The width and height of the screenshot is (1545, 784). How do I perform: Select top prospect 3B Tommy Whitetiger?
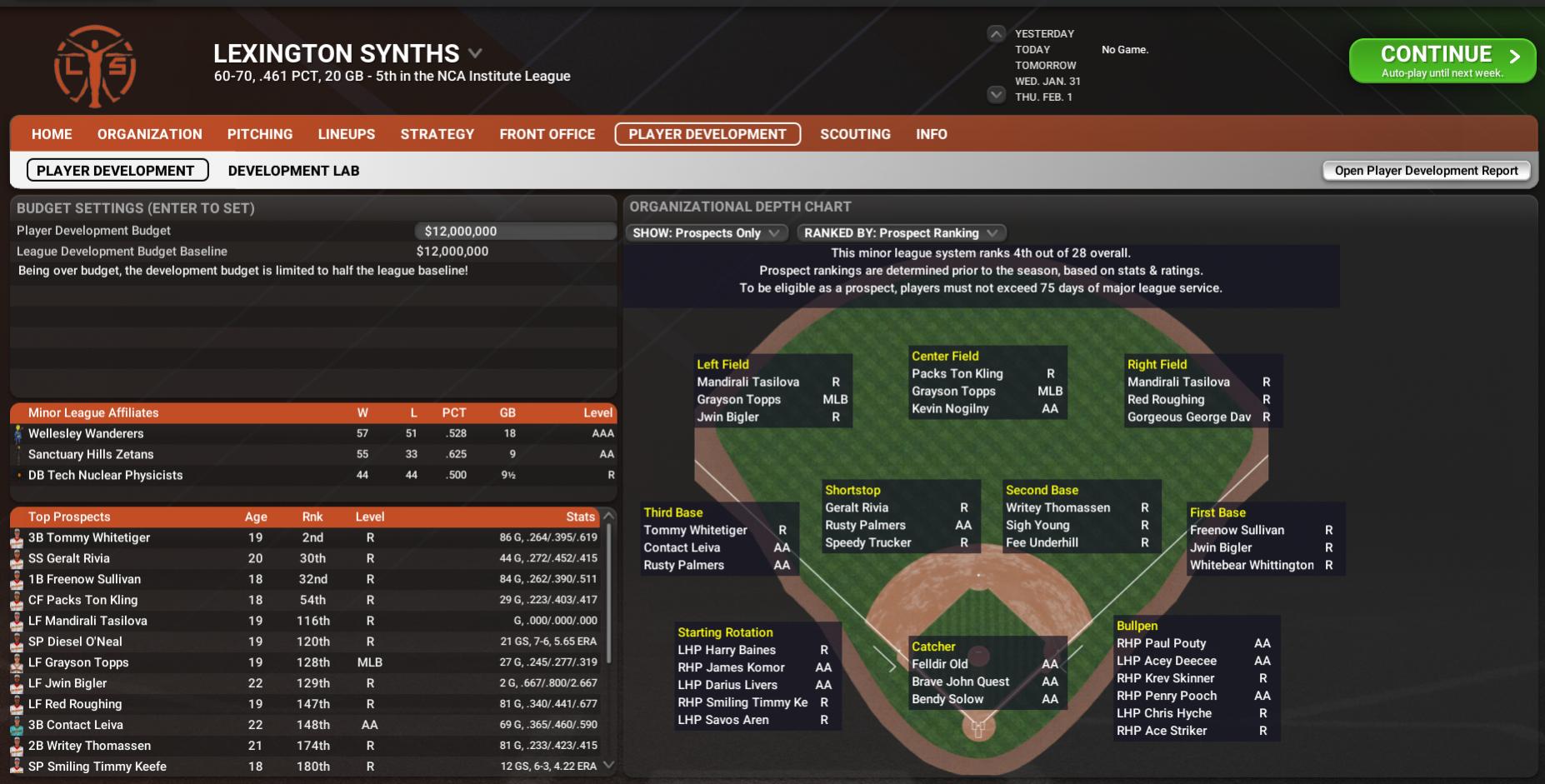pyautogui.click(x=89, y=537)
